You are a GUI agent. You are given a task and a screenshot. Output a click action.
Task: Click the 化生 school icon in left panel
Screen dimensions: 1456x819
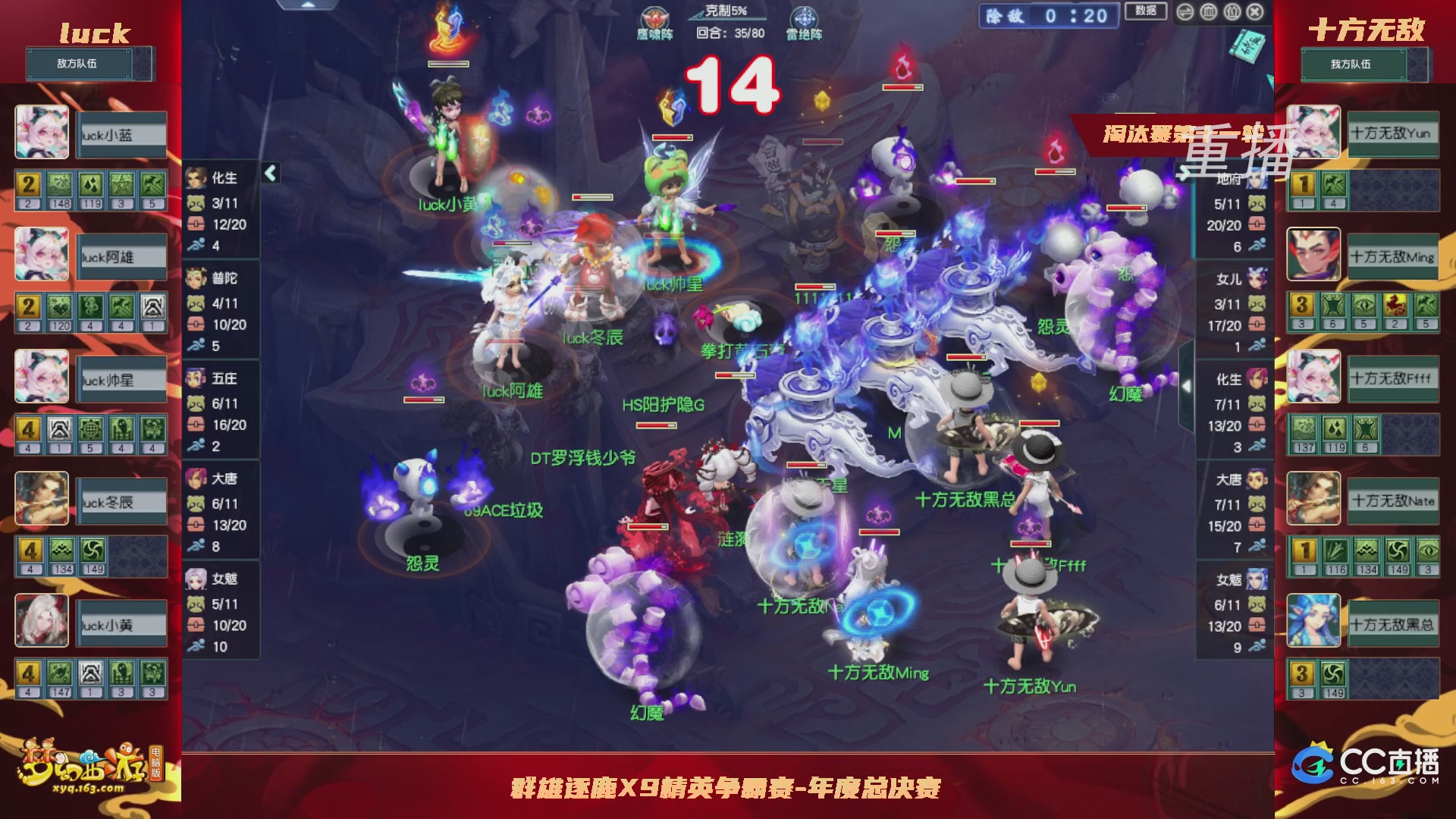196,179
